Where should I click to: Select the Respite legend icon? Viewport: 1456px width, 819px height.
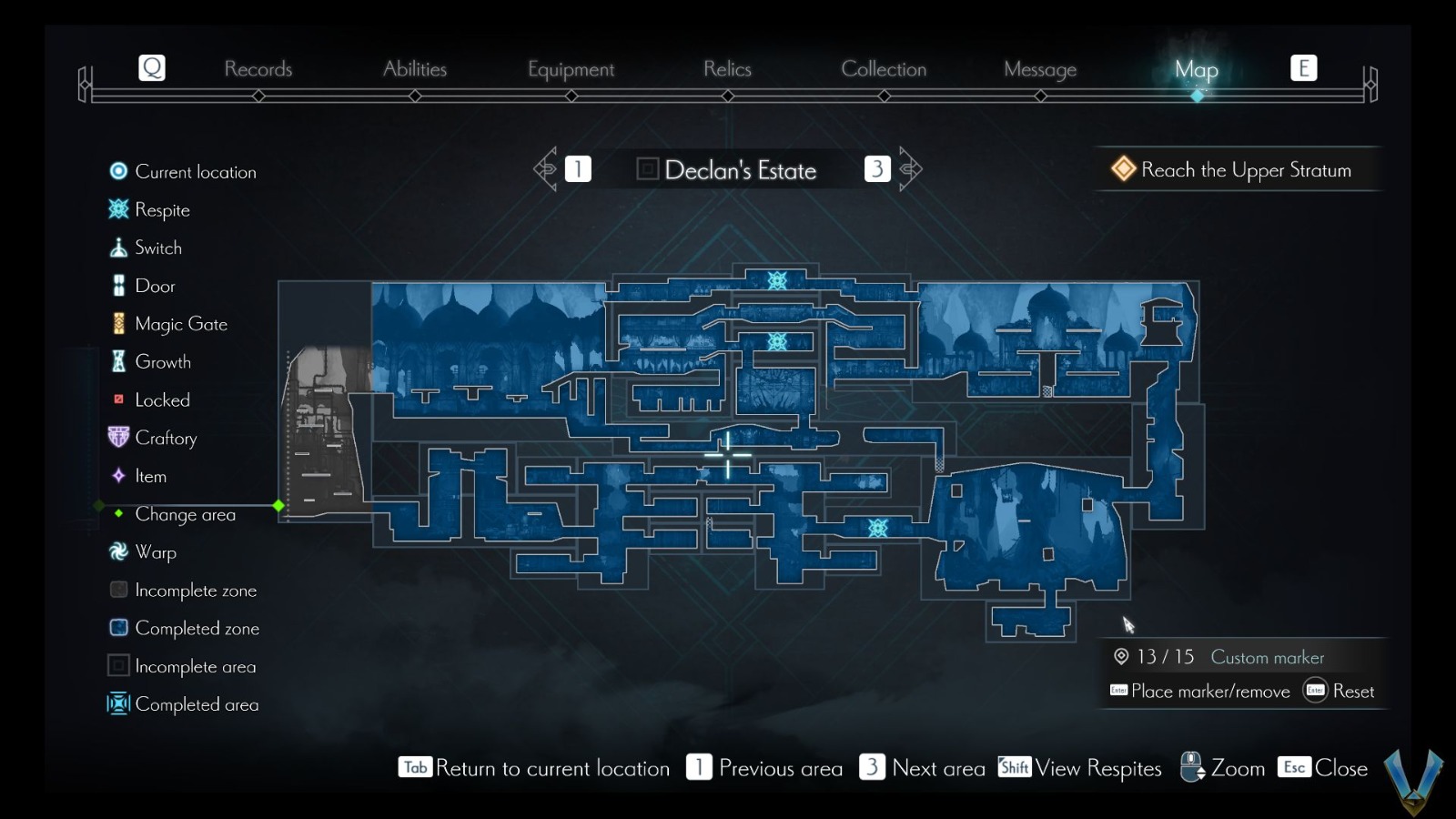pyautogui.click(x=116, y=209)
